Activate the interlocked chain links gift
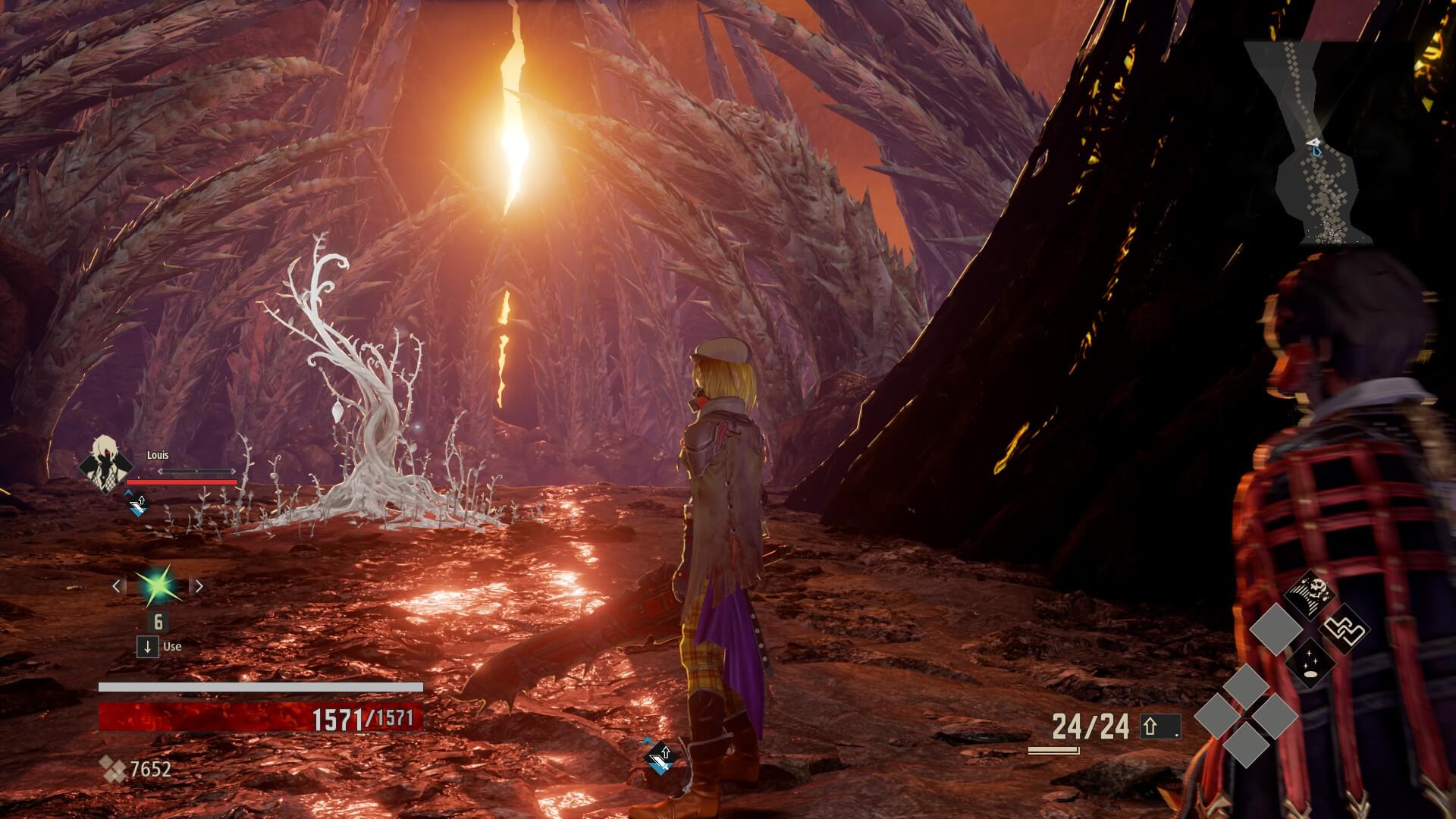1456x819 pixels. [x=1345, y=629]
